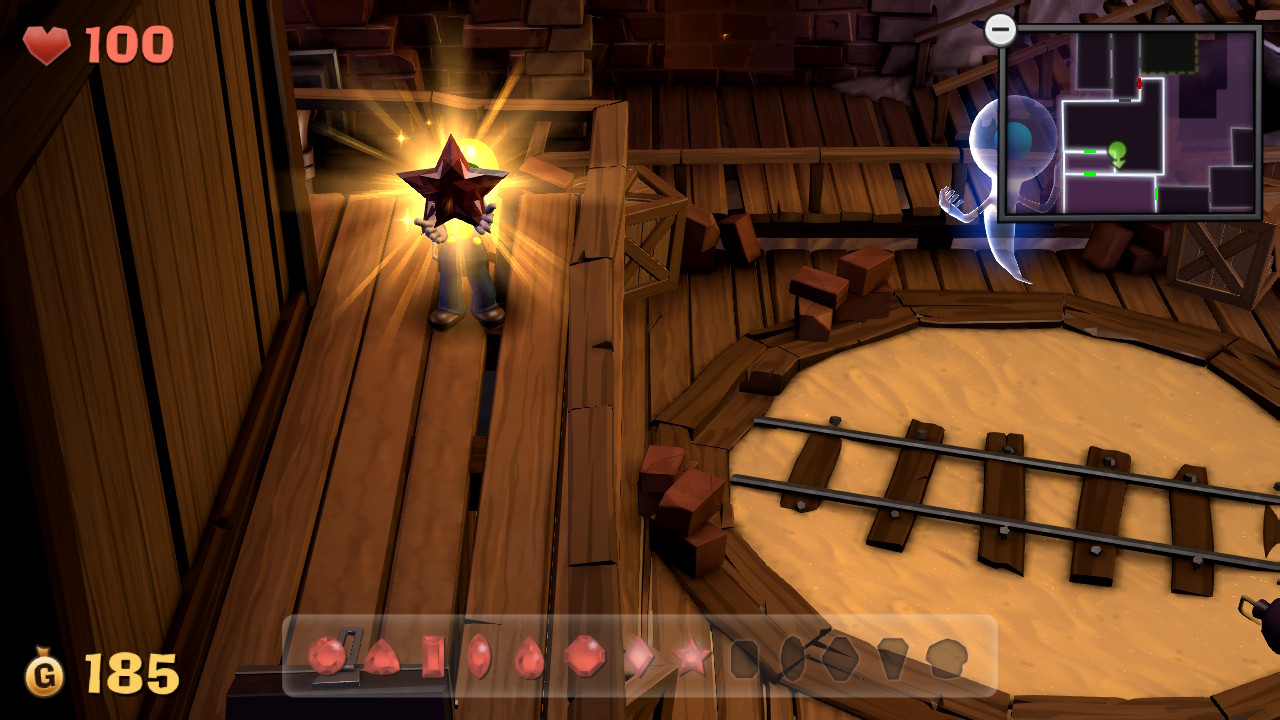
Task: Choose the rounded-triangle red gem slot
Action: pyautogui.click(x=381, y=657)
